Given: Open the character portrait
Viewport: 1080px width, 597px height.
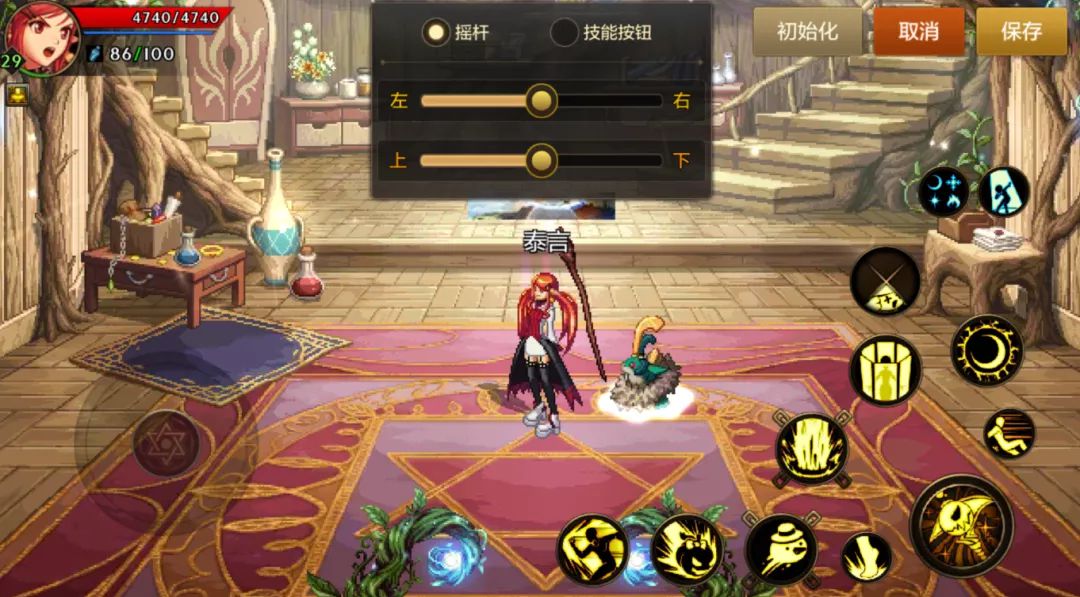Looking at the screenshot, I should [x=42, y=36].
